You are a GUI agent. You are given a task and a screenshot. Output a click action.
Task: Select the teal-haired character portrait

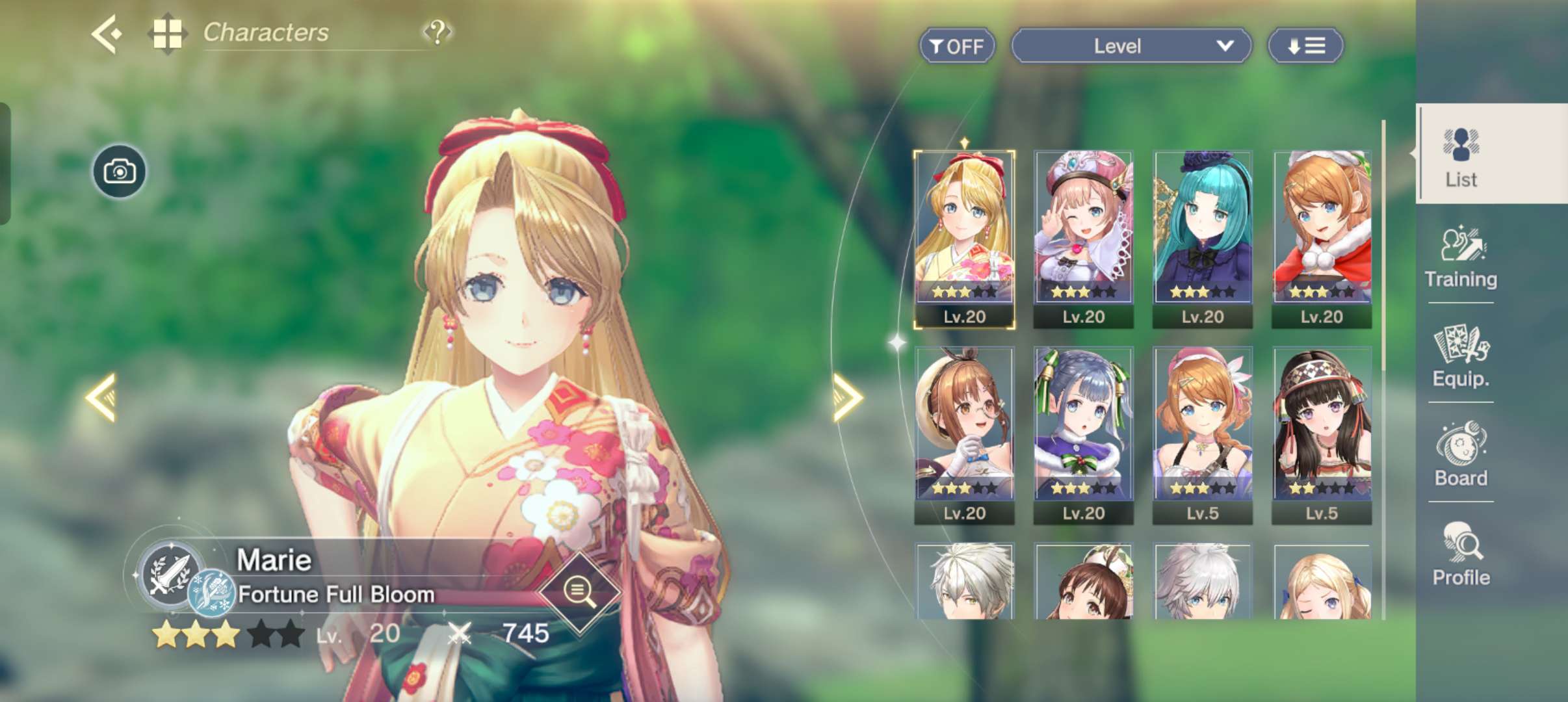point(1203,239)
